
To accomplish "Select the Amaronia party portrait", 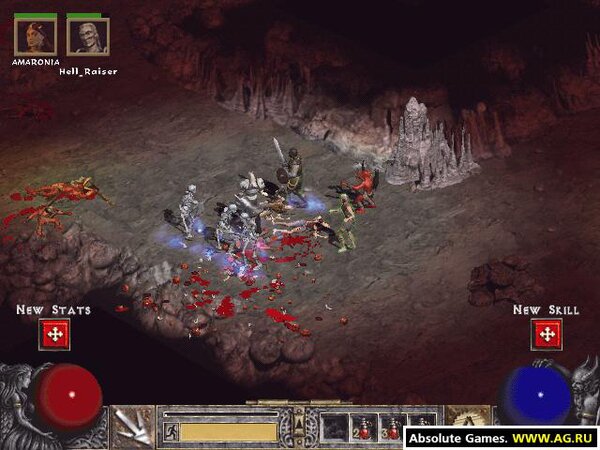I will click(x=35, y=37).
